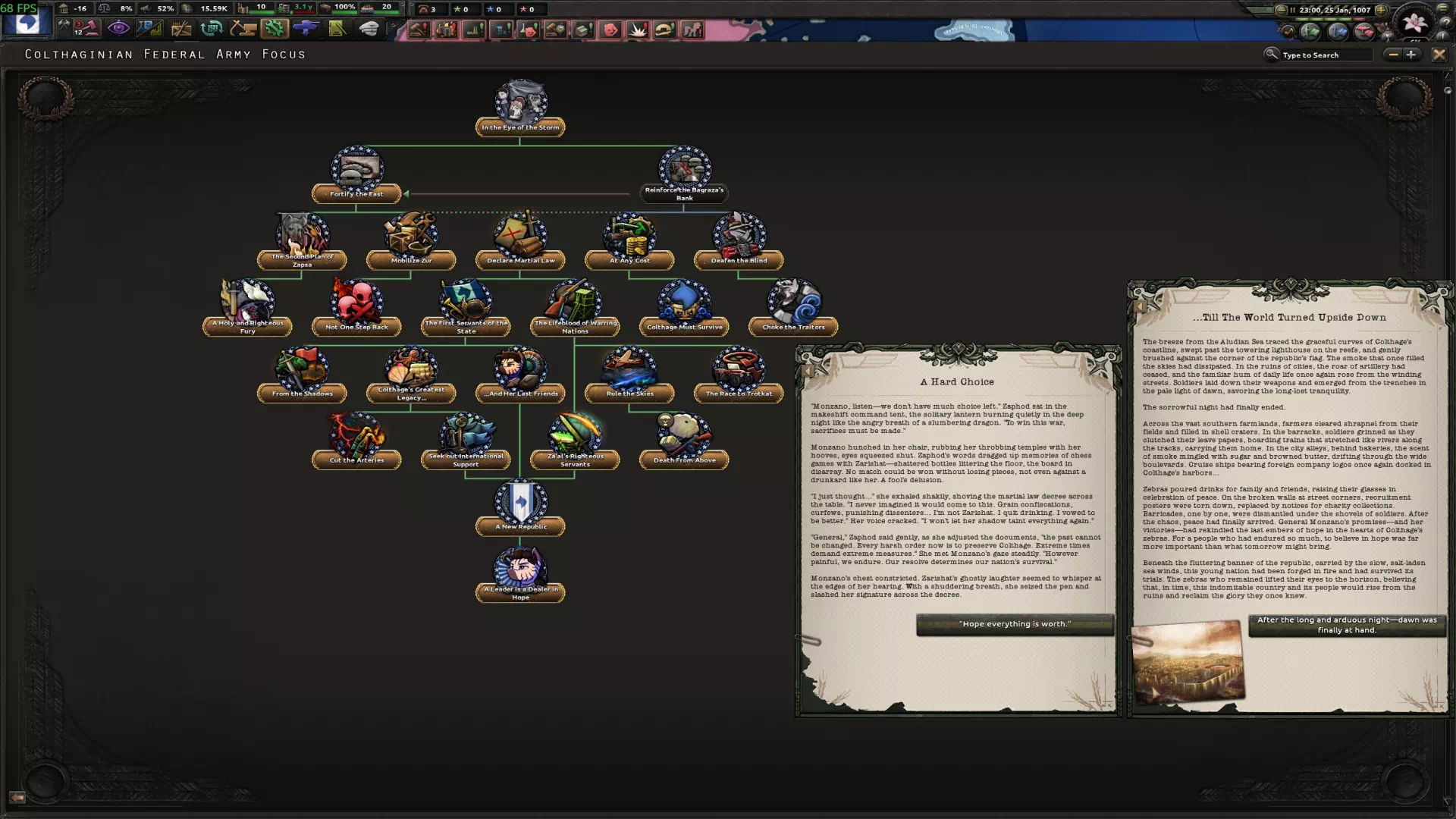Click the focus search field
The height and width of the screenshot is (819, 1456).
(x=1325, y=55)
